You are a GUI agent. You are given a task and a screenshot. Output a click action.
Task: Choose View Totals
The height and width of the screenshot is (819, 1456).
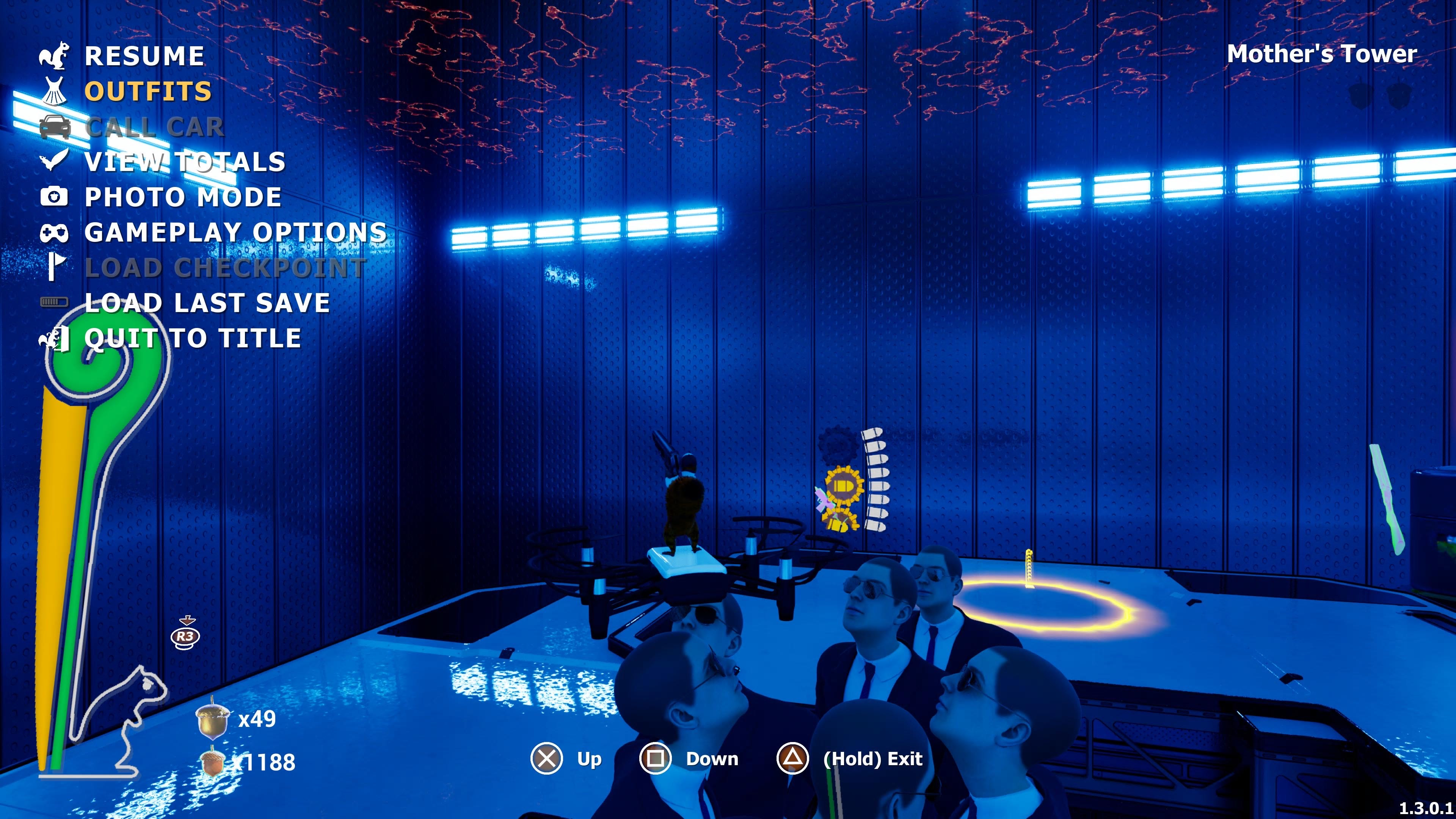[x=185, y=162]
